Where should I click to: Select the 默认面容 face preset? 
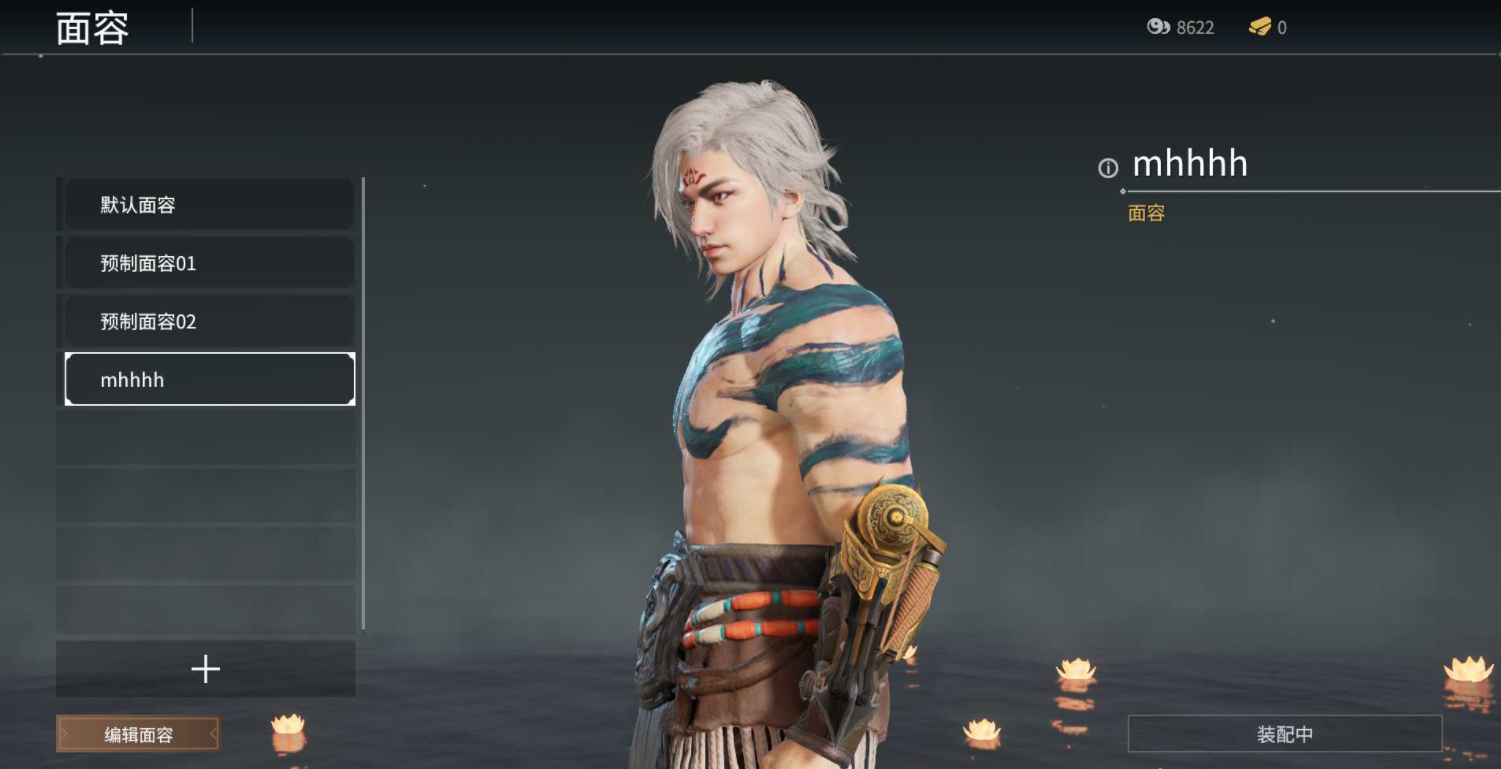pos(208,205)
